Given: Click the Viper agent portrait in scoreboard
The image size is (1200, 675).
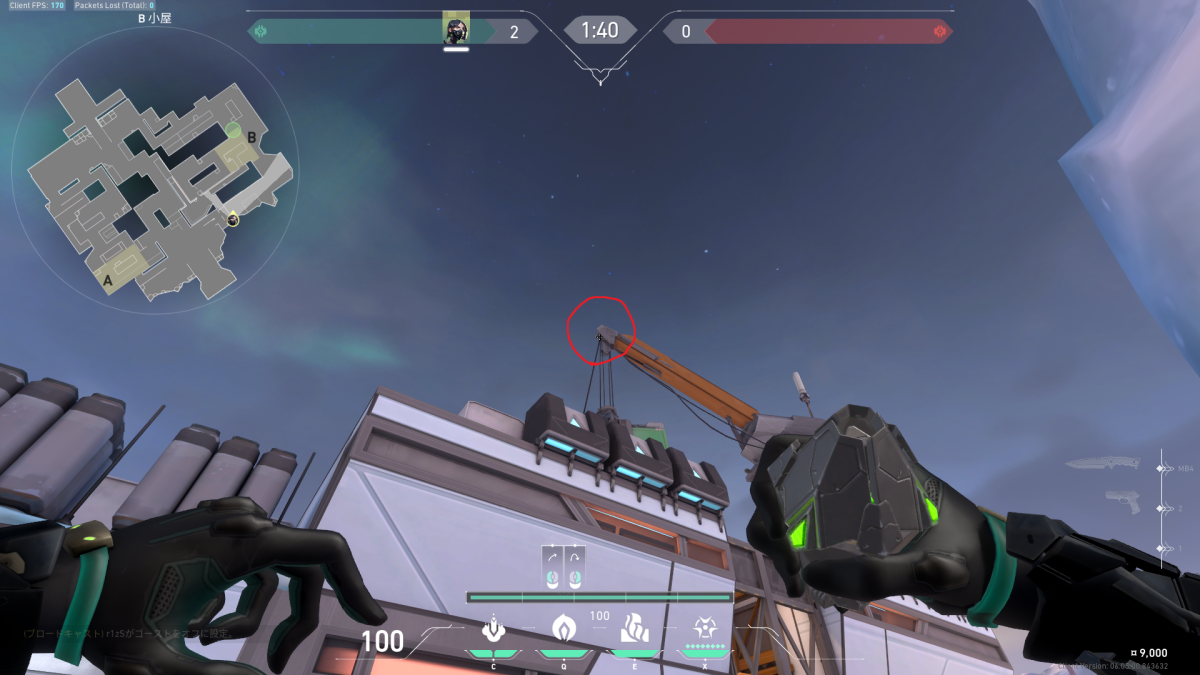Looking at the screenshot, I should [456, 30].
